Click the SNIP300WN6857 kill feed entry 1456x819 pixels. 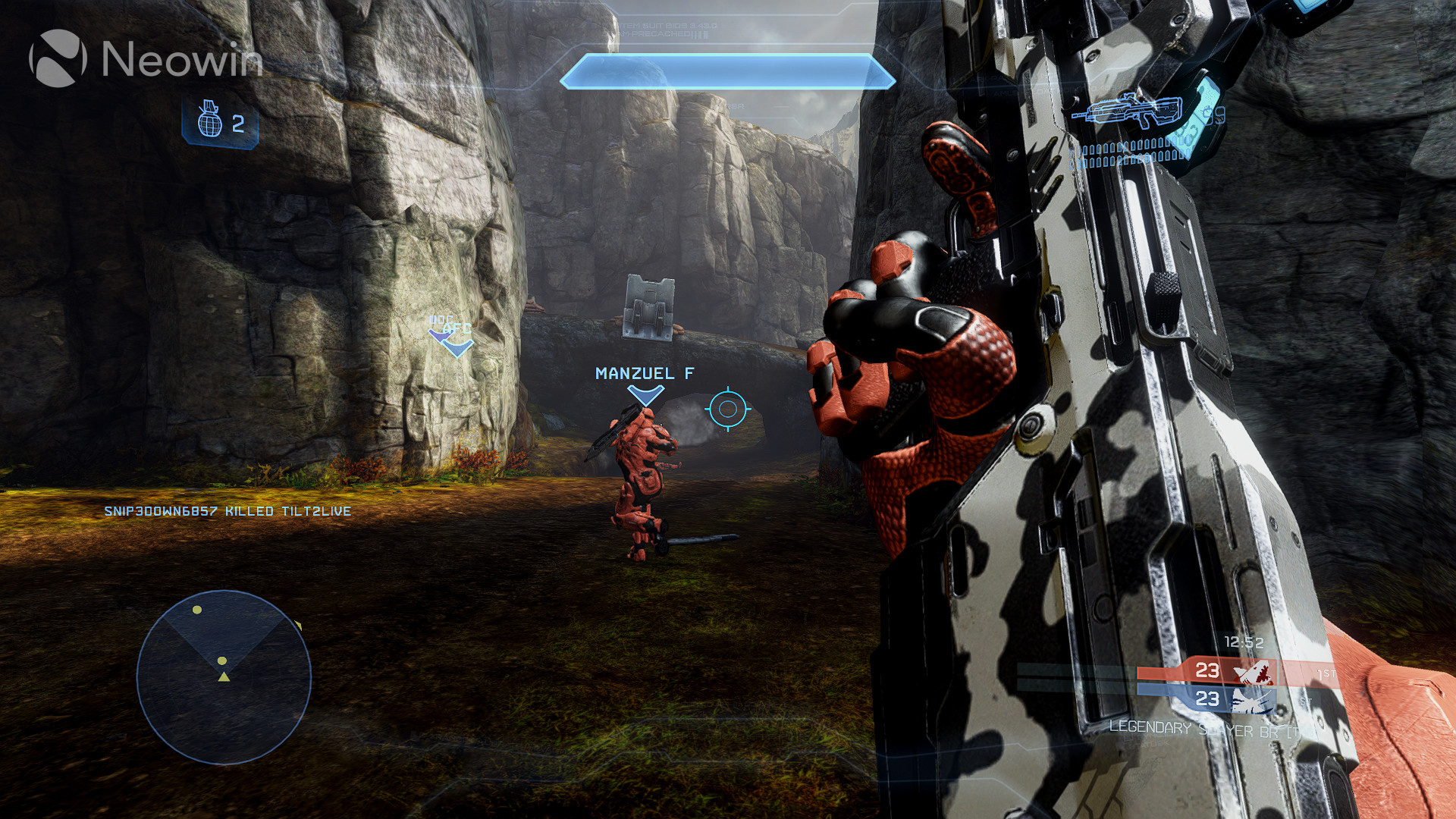click(x=226, y=511)
